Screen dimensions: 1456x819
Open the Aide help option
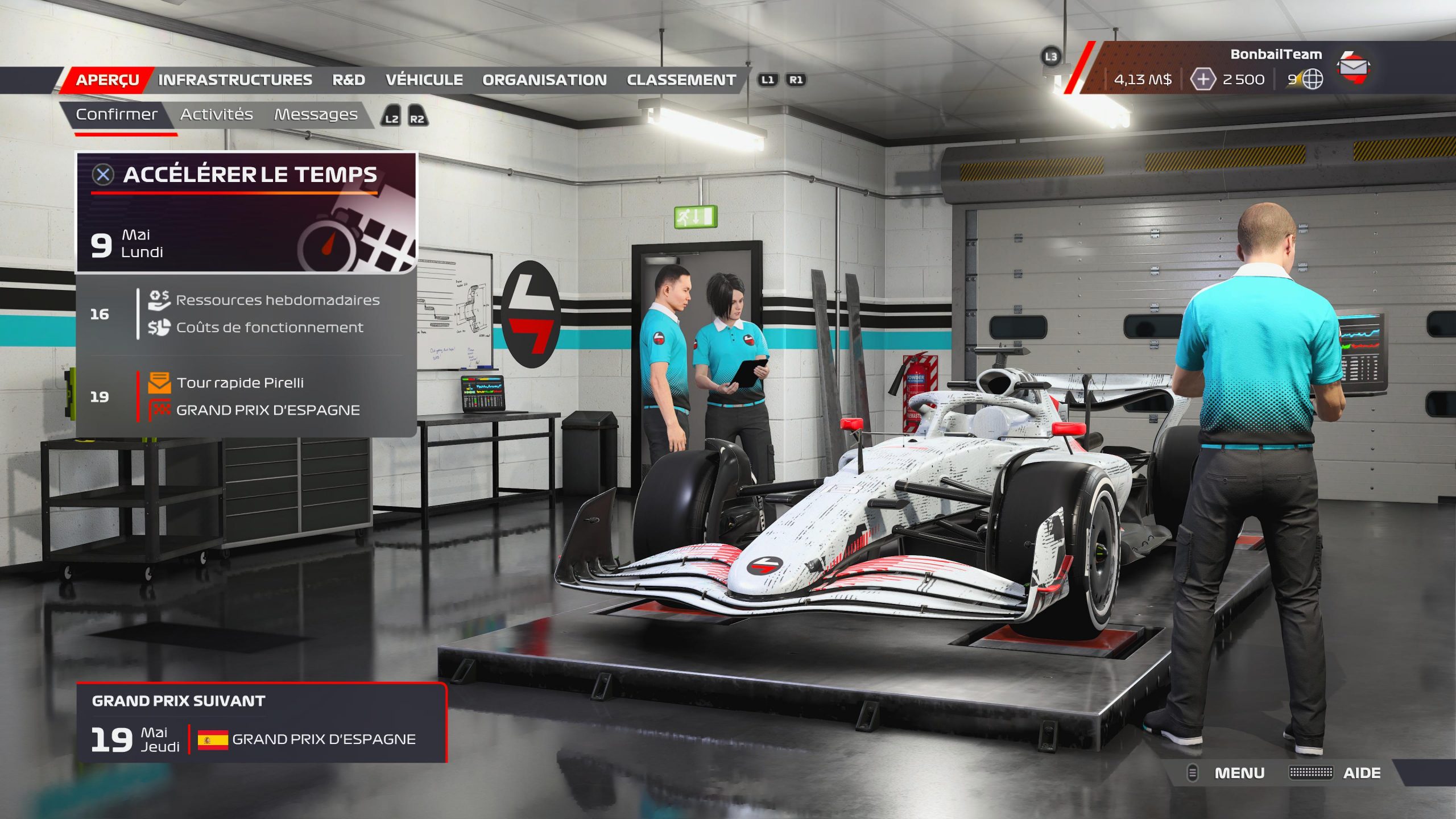1361,773
